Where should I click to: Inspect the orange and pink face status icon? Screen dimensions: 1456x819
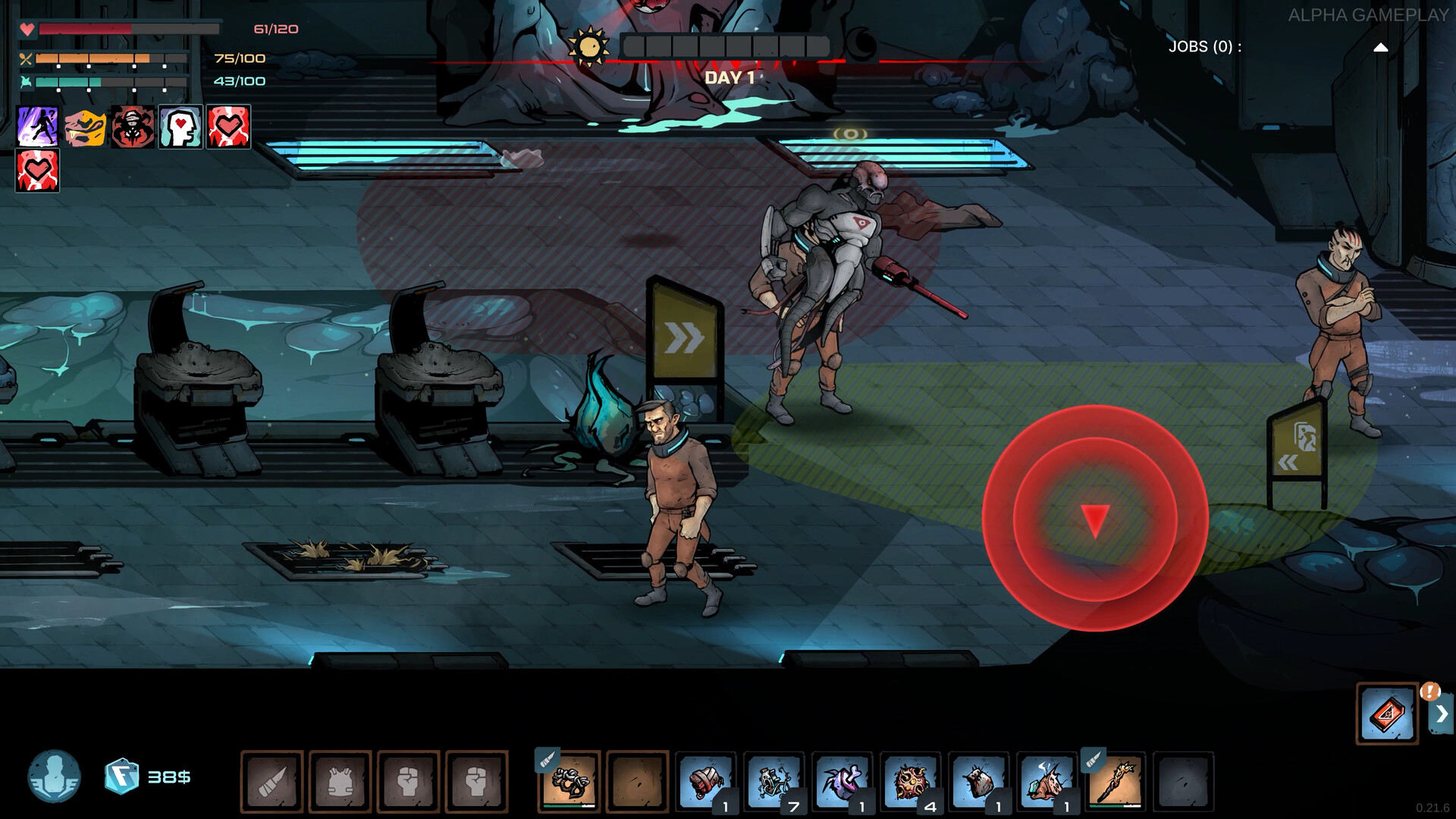[x=85, y=127]
